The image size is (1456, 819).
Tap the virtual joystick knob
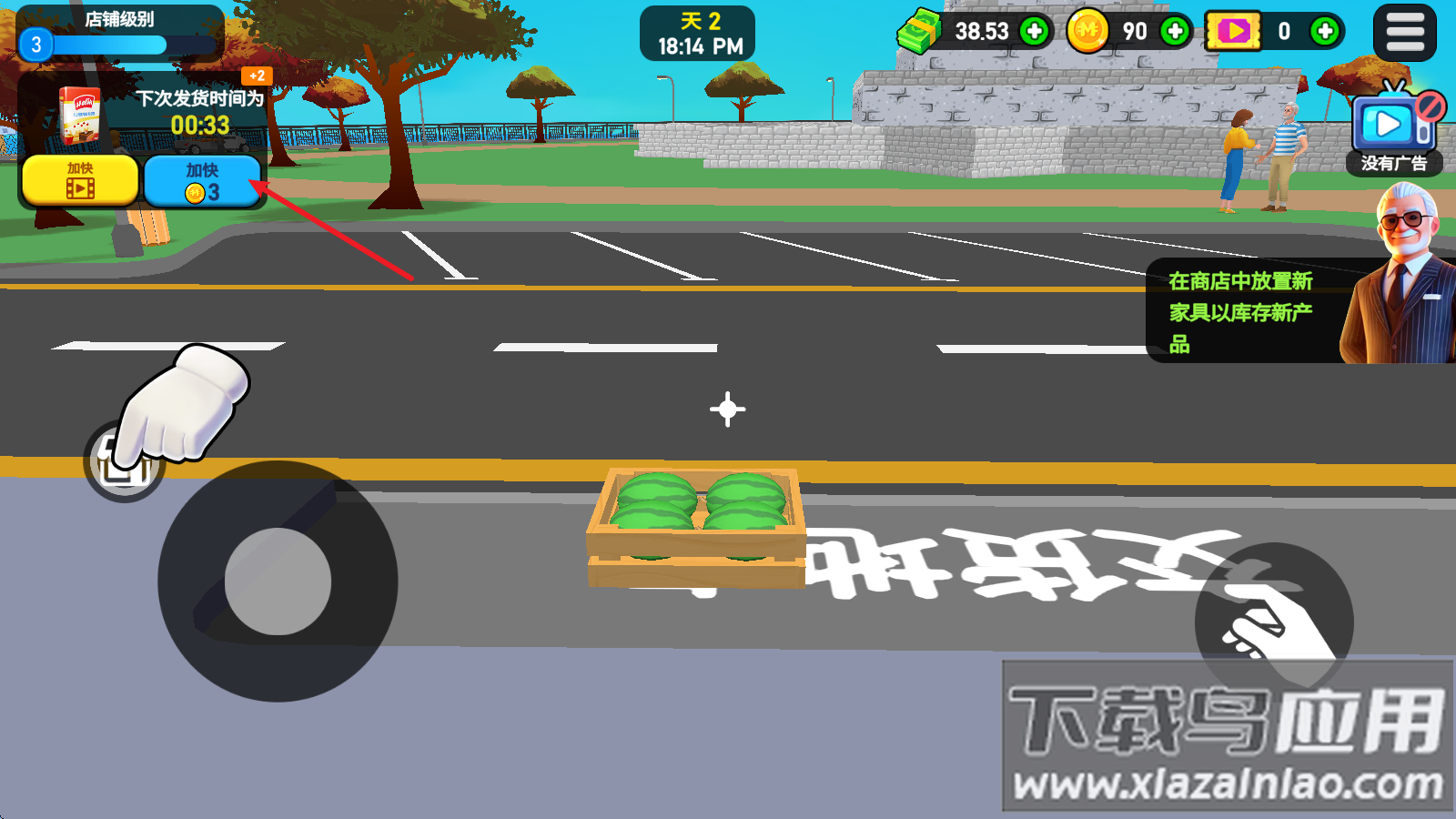(278, 581)
